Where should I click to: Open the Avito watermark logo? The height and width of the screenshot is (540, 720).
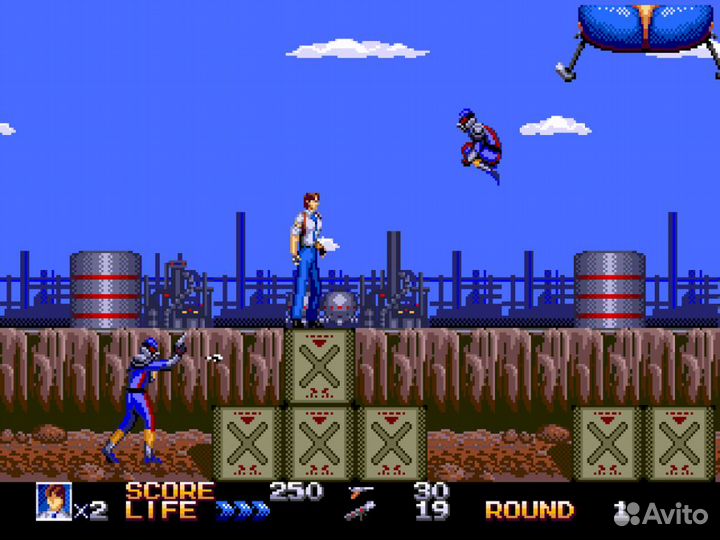(x=662, y=513)
